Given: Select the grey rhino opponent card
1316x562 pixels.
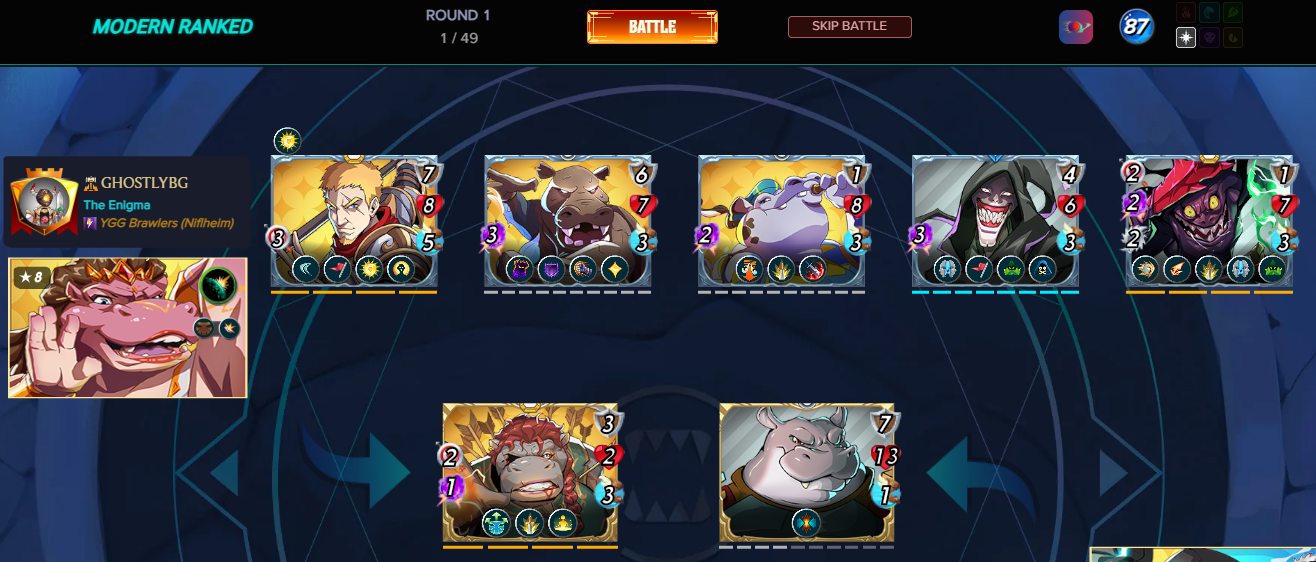Looking at the screenshot, I should point(807,472).
